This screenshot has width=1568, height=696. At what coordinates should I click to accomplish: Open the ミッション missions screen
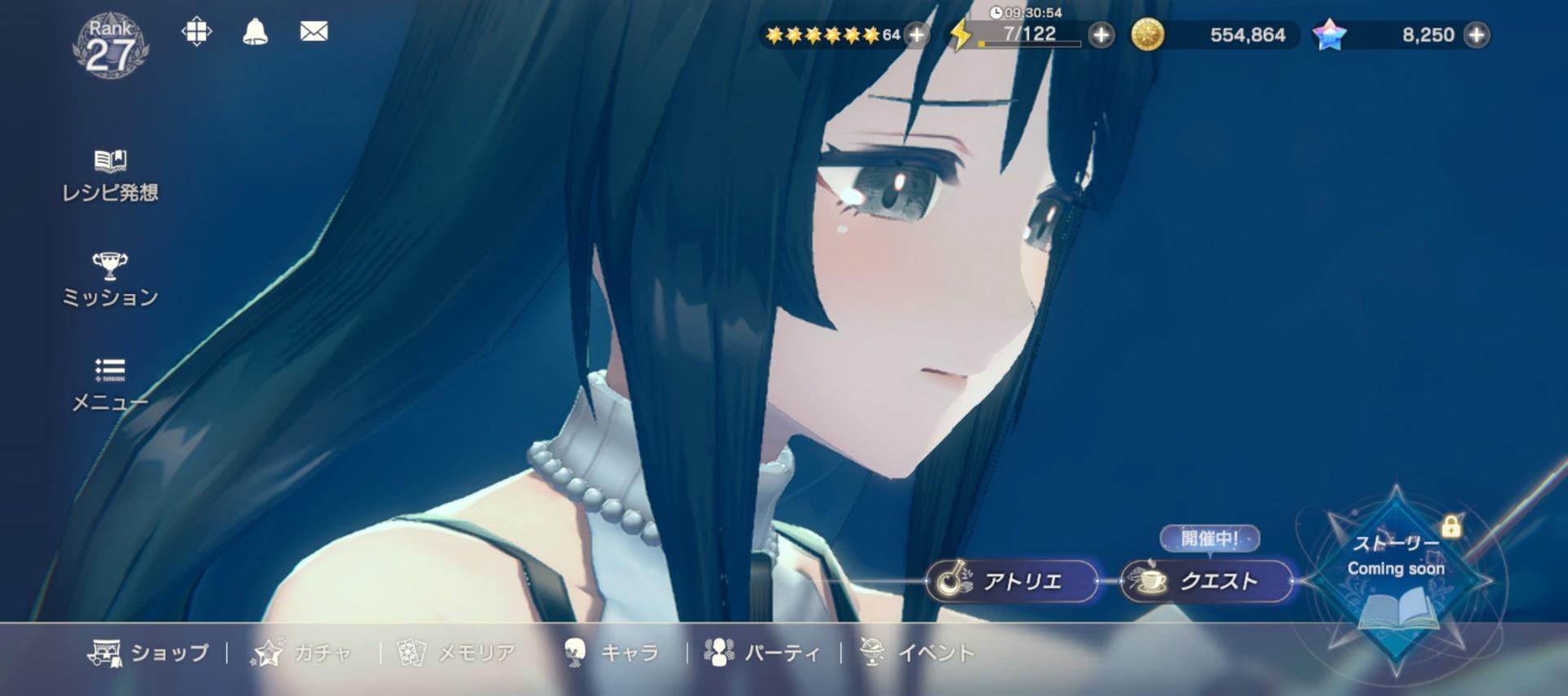[x=110, y=280]
